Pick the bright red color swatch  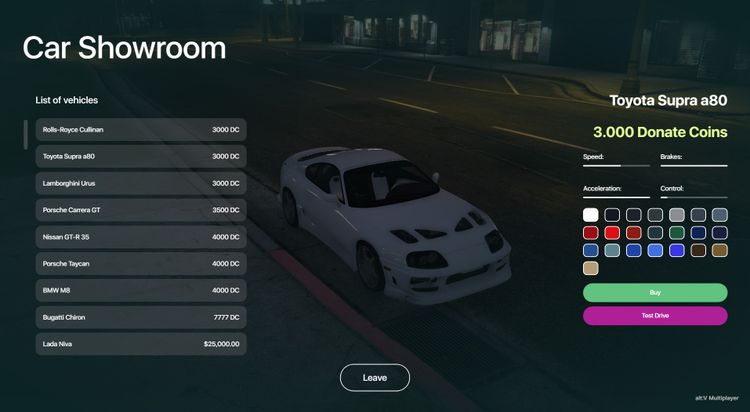[x=612, y=232]
